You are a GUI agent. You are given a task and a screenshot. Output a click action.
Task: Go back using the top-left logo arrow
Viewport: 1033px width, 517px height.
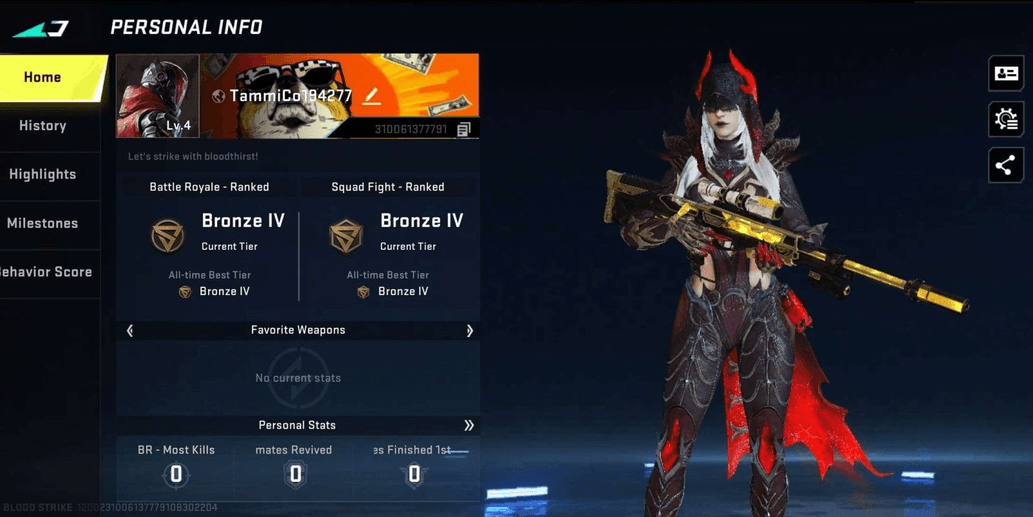(40, 28)
